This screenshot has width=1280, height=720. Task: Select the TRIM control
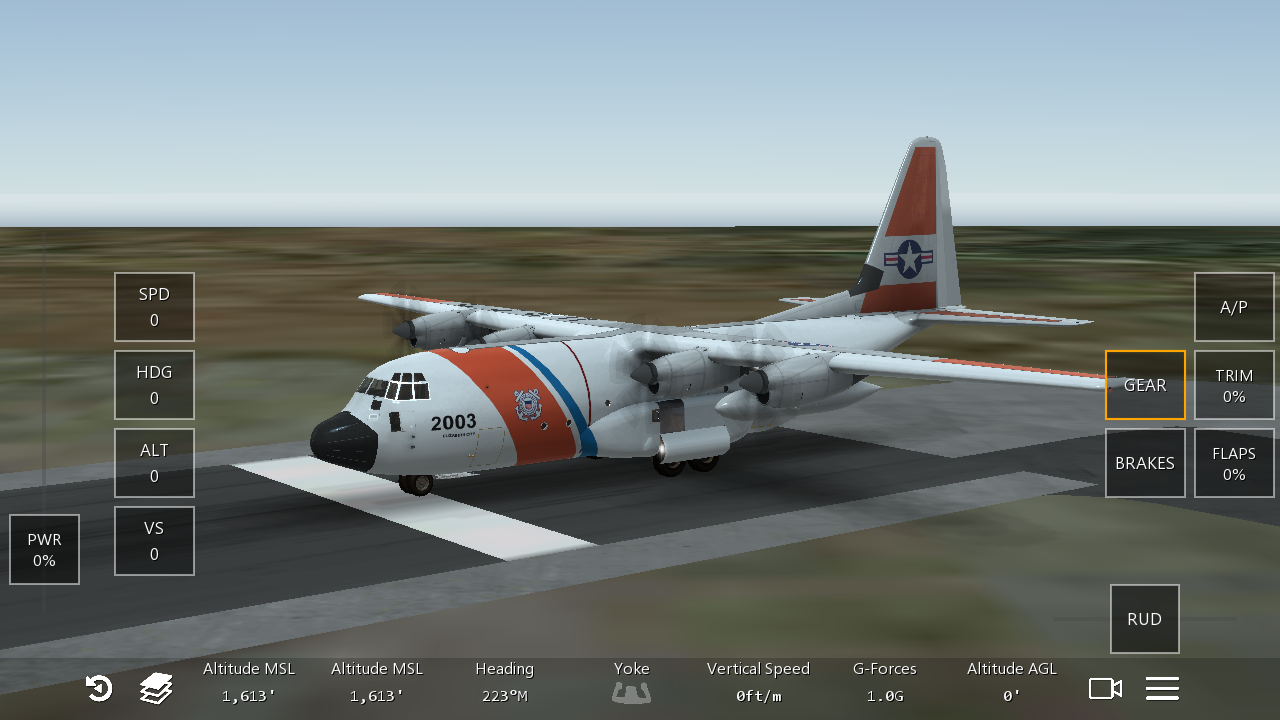tap(1234, 385)
